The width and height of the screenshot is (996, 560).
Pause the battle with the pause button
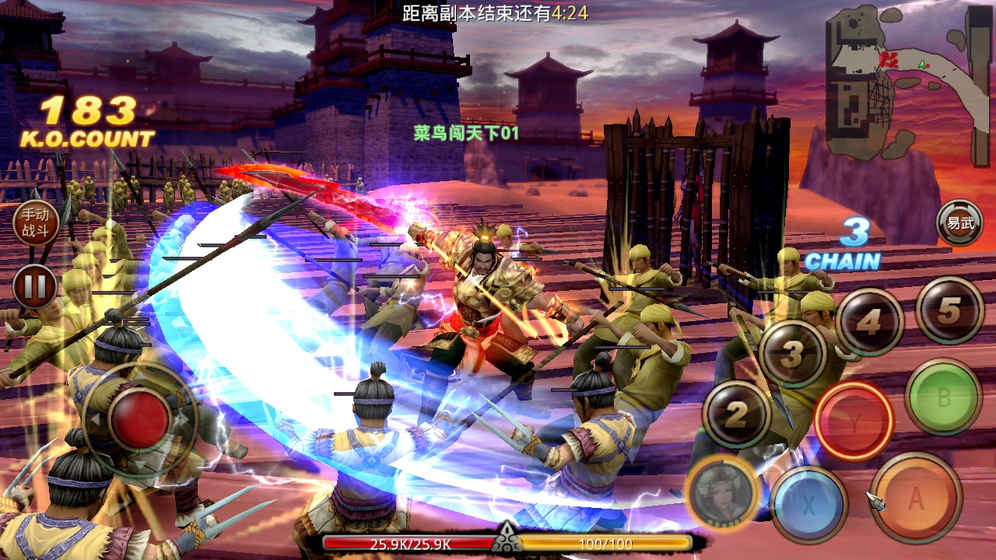click(34, 286)
